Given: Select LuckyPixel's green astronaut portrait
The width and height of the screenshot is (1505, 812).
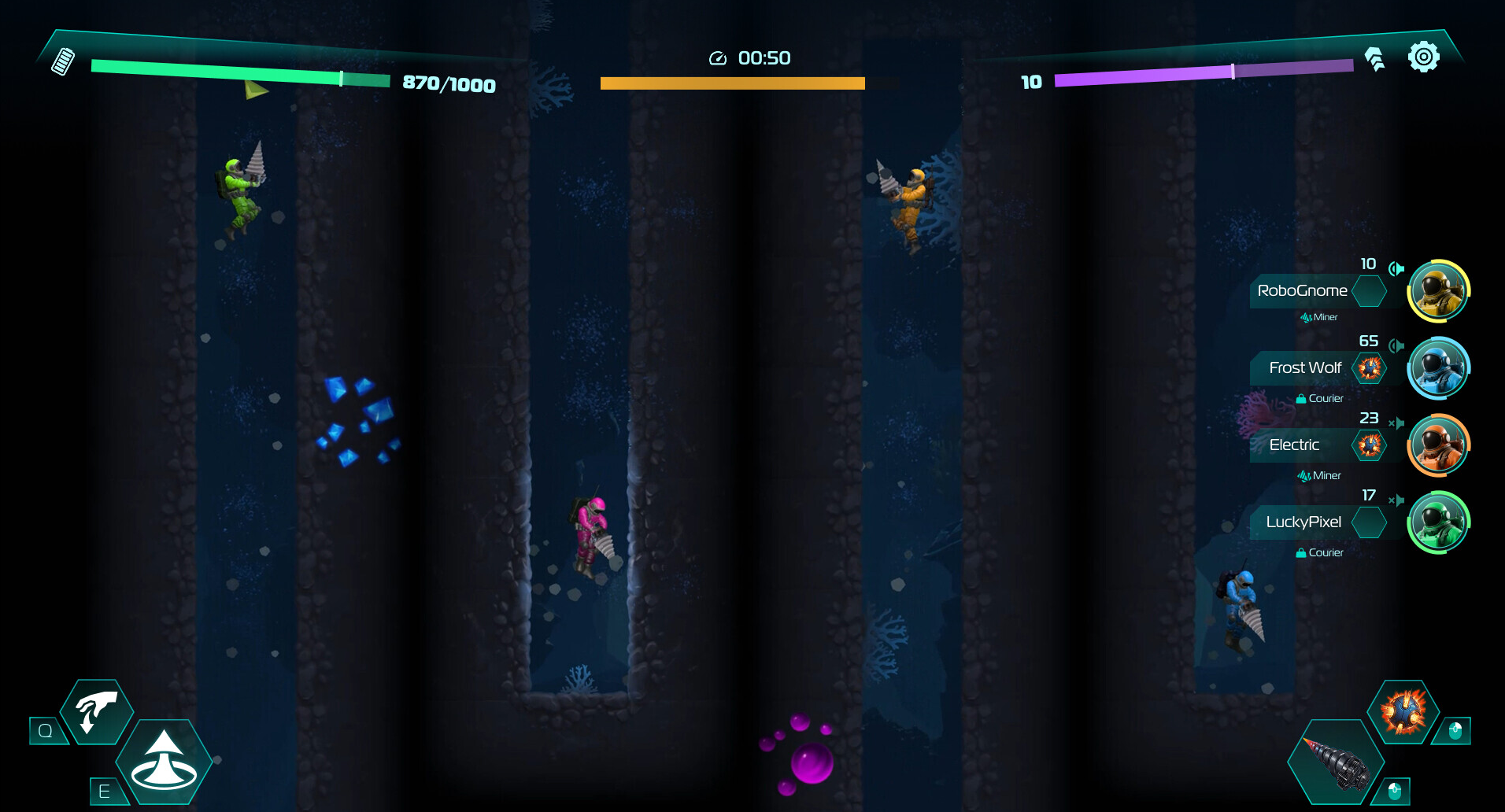Looking at the screenshot, I should tap(1438, 522).
